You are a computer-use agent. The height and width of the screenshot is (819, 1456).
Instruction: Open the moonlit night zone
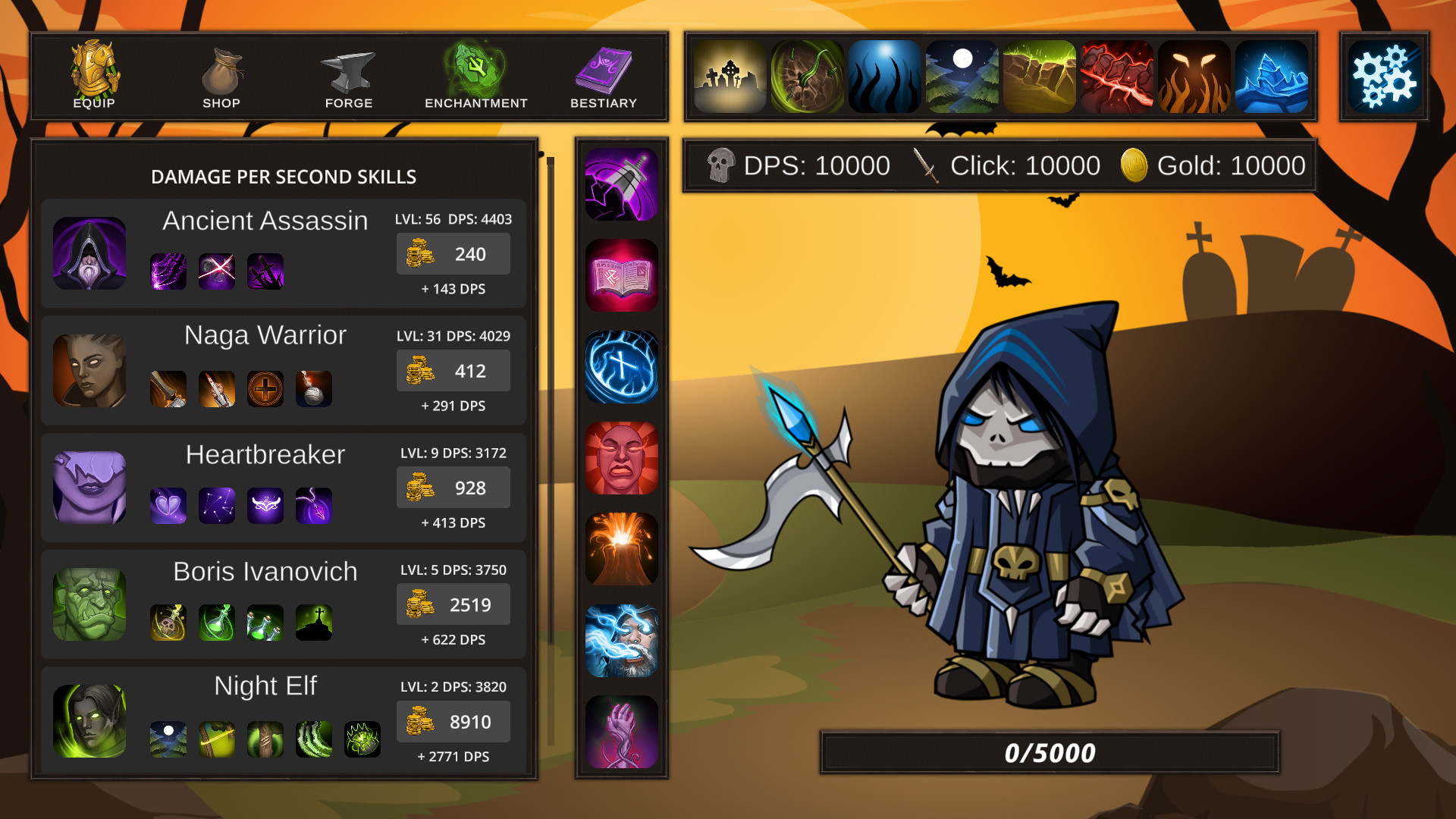coord(962,77)
